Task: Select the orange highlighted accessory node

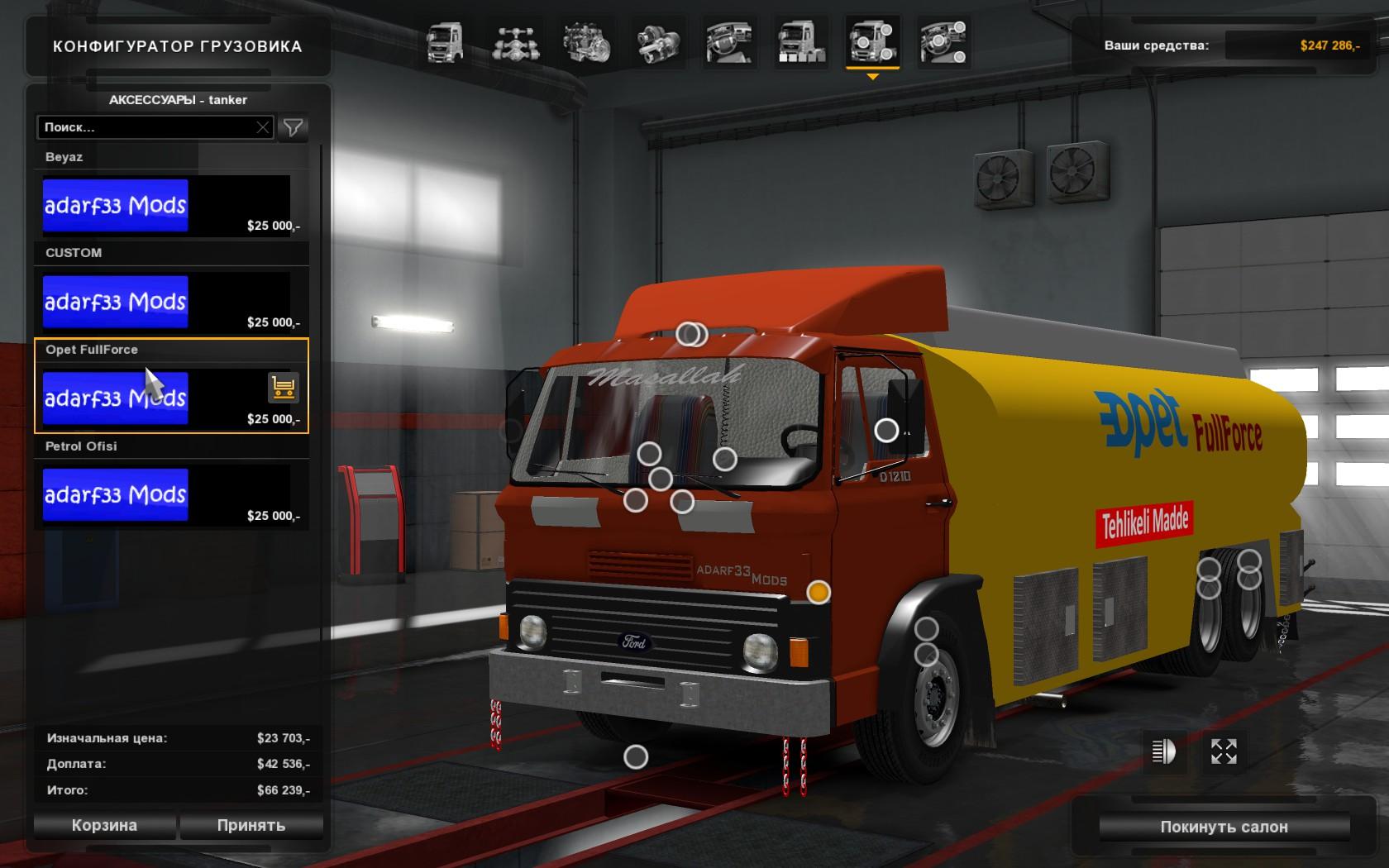Action: 819,592
